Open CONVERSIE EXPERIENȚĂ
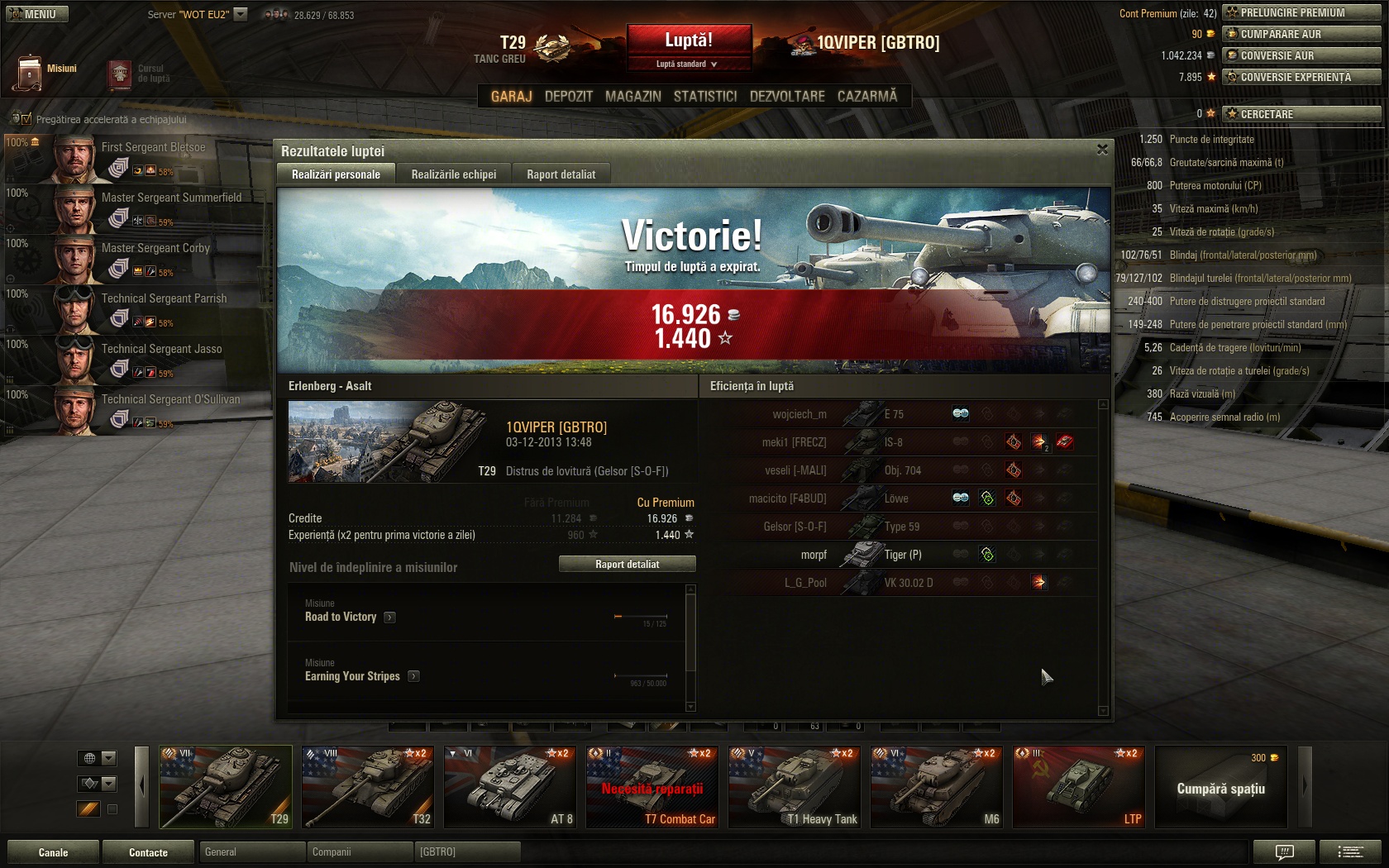Screen dimensions: 1389x868 (1301, 77)
